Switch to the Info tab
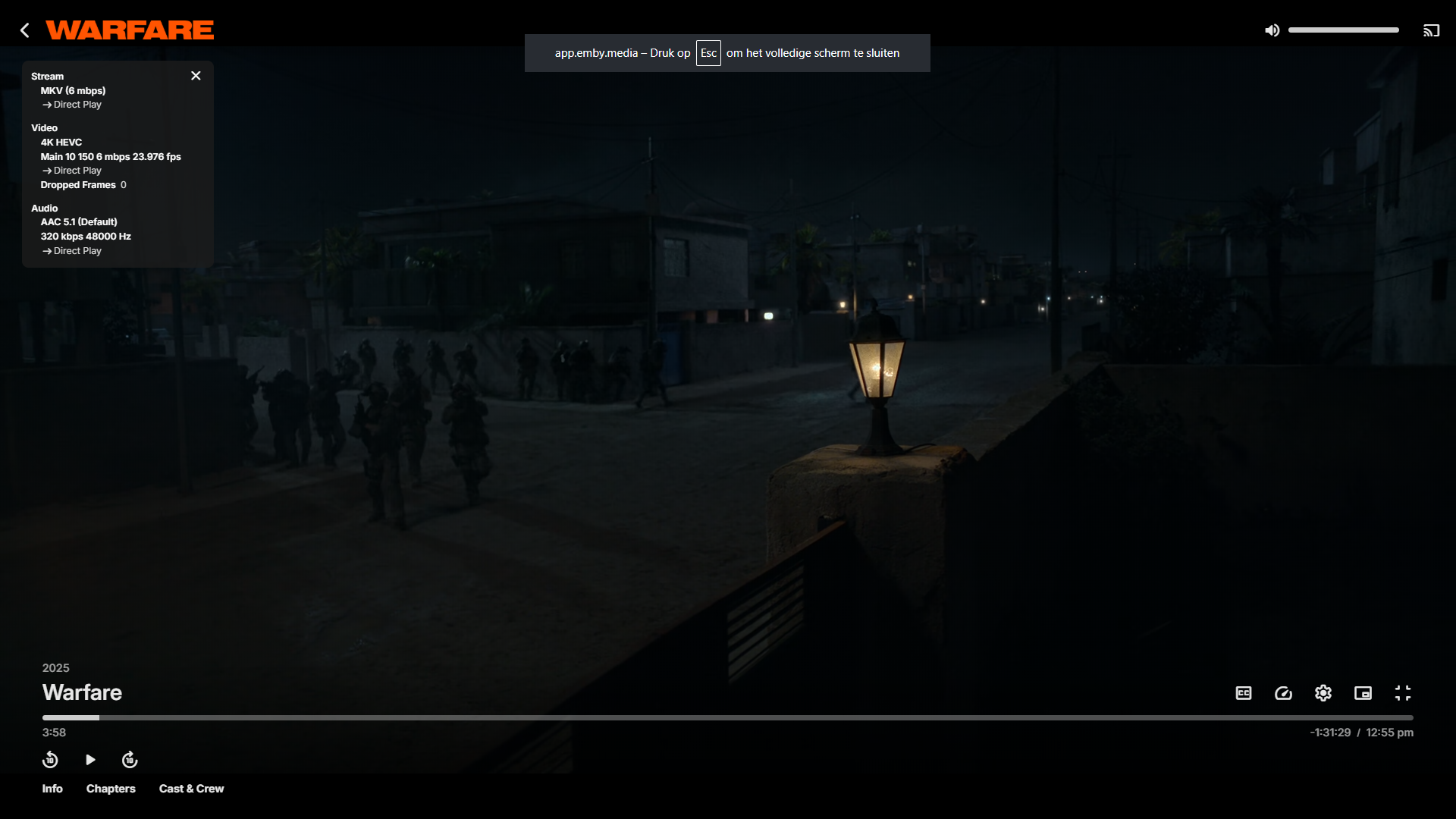The image size is (1456, 819). click(52, 789)
